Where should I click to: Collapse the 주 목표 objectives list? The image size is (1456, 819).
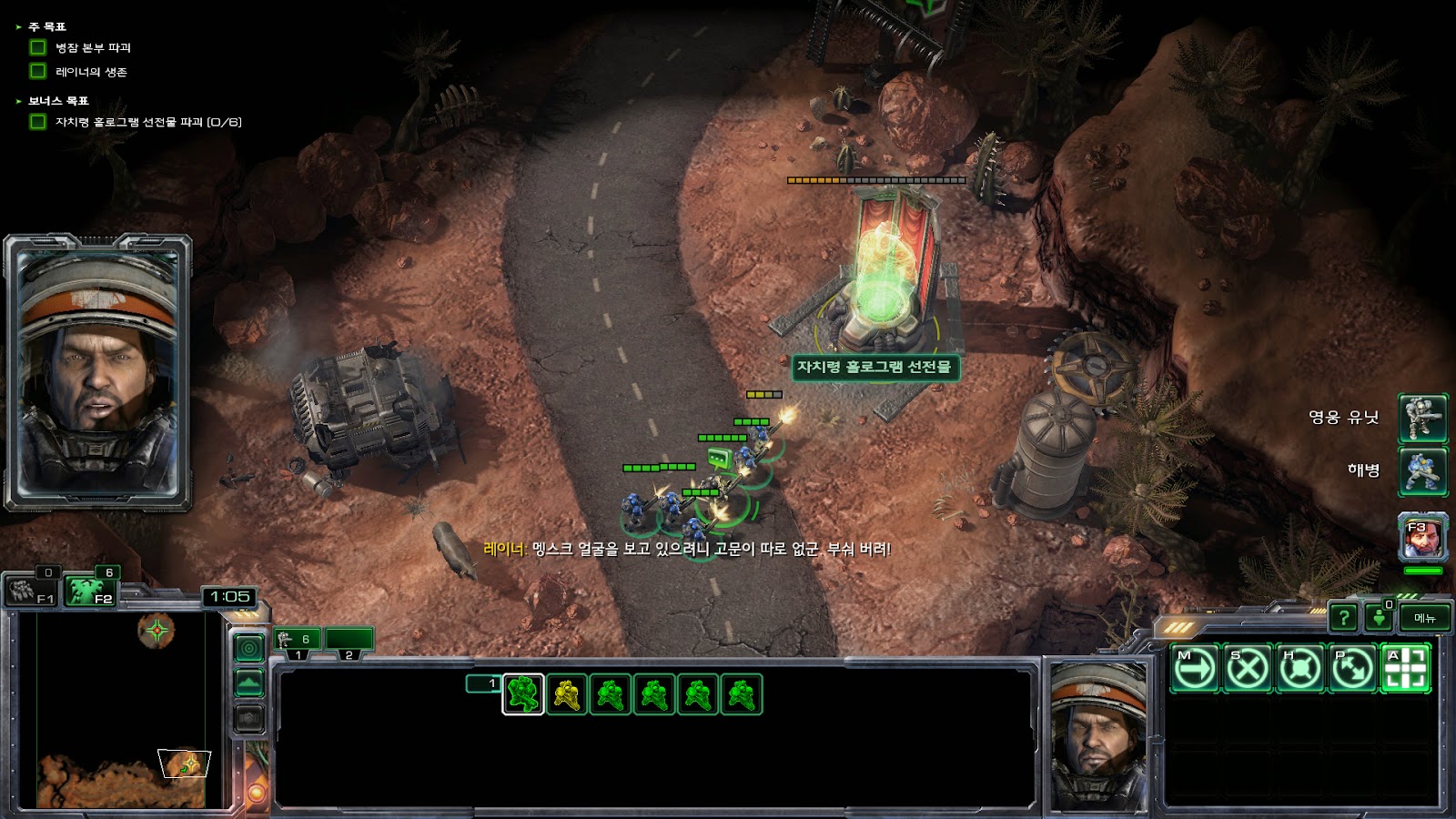[x=18, y=27]
